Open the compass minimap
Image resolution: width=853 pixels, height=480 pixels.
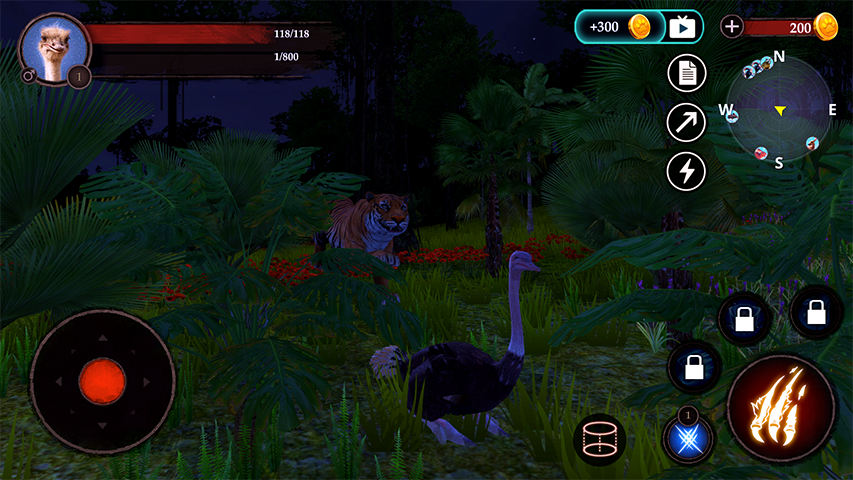(x=779, y=109)
